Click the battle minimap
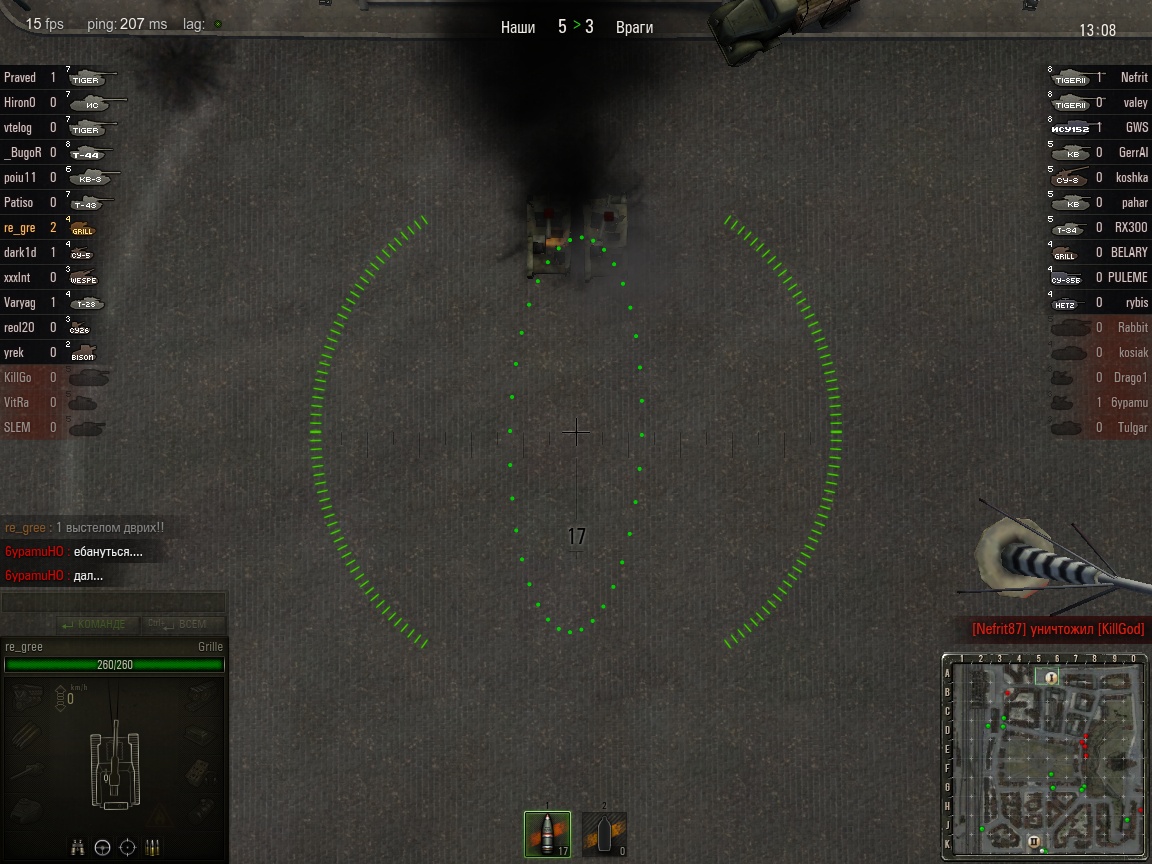Screen dimensions: 1152x864 pyautogui.click(x=1045, y=757)
